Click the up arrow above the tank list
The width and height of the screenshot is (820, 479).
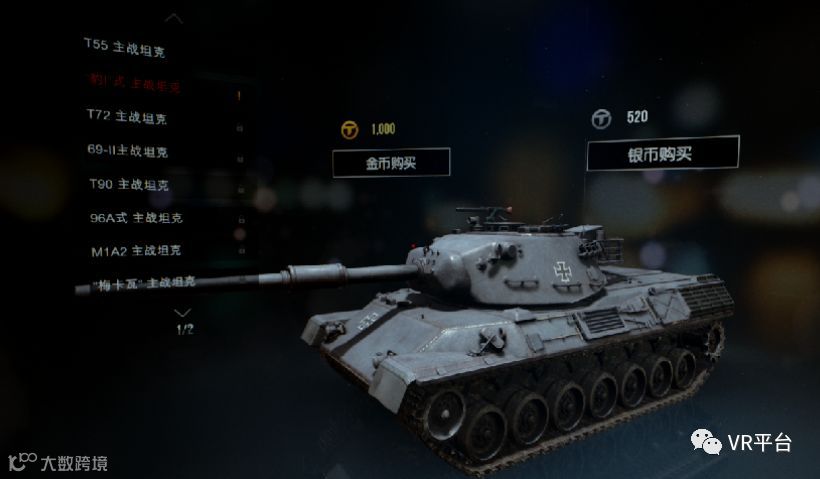pos(174,17)
